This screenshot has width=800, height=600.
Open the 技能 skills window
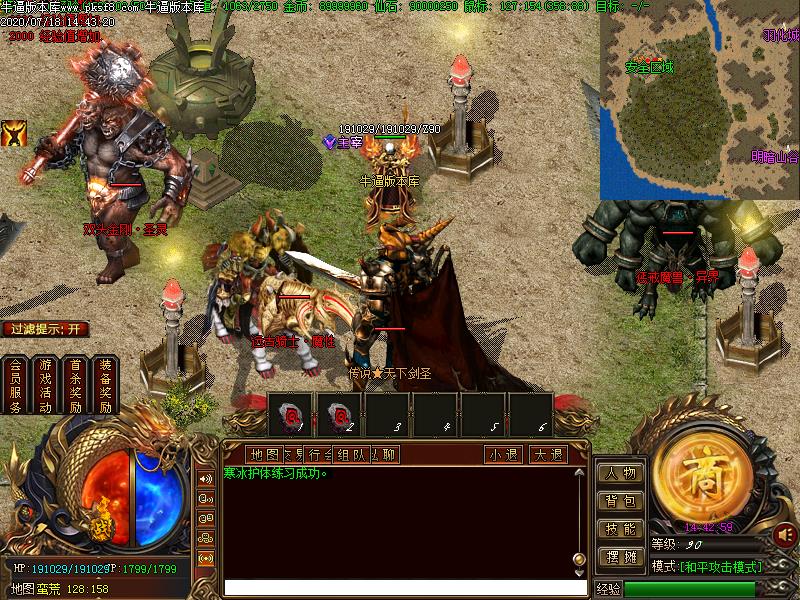click(x=621, y=529)
